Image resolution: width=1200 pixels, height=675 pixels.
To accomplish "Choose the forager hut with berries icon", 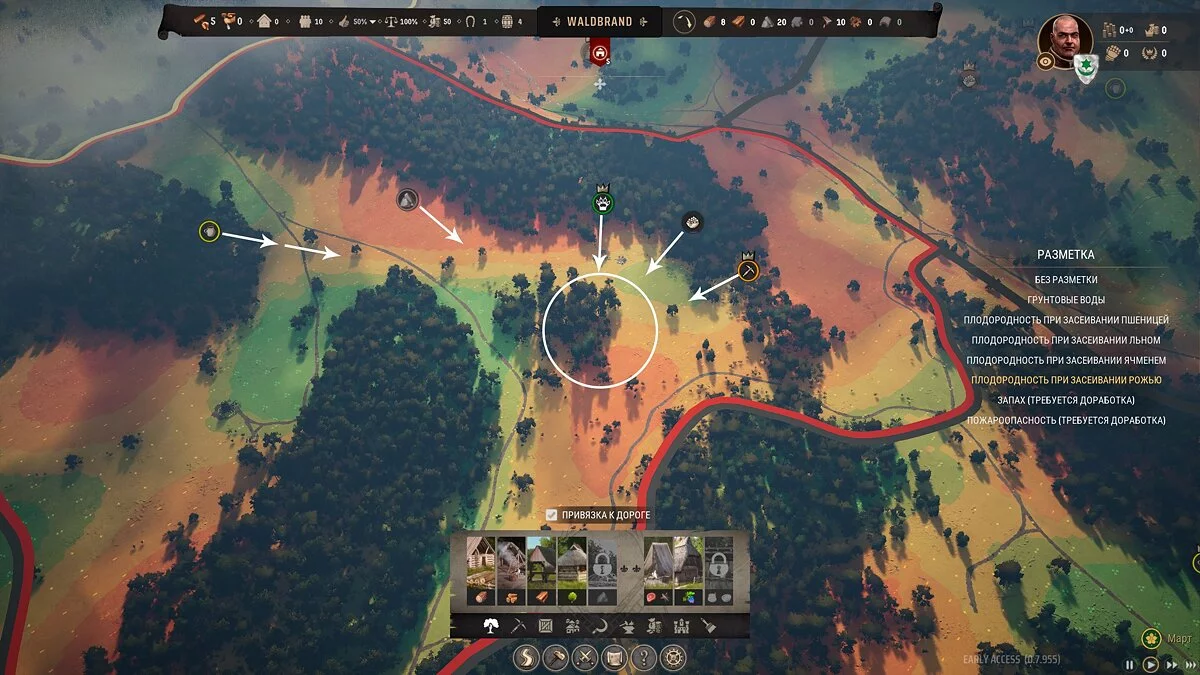I will [x=689, y=571].
